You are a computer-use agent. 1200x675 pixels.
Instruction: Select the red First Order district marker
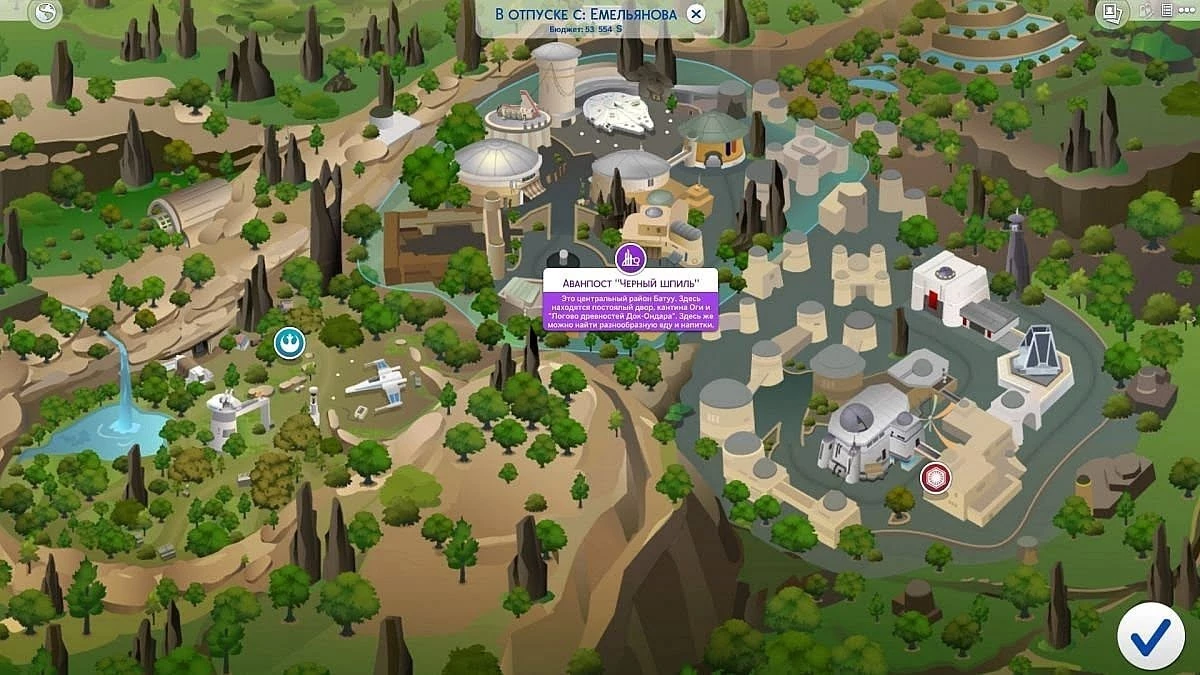936,477
